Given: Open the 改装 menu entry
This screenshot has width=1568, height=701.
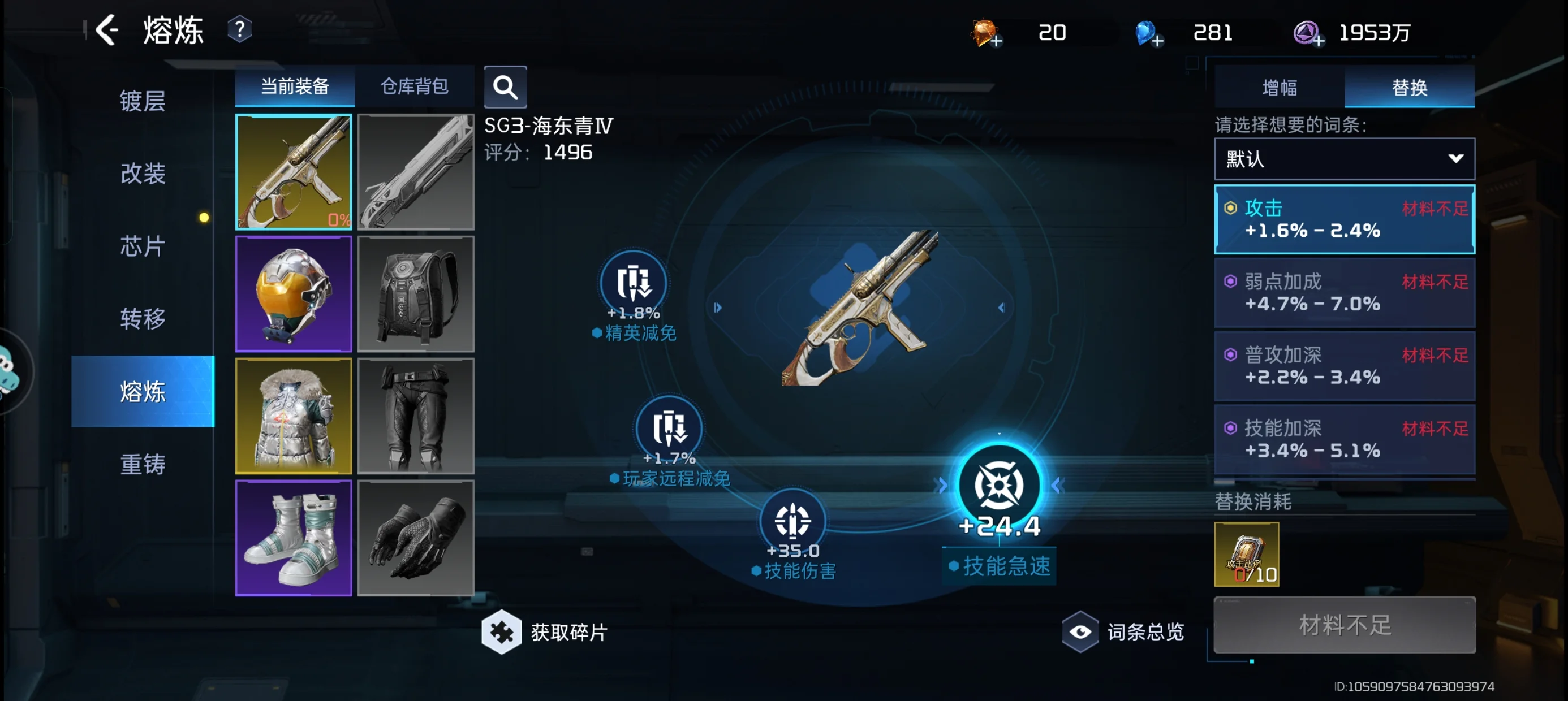Looking at the screenshot, I should (143, 174).
